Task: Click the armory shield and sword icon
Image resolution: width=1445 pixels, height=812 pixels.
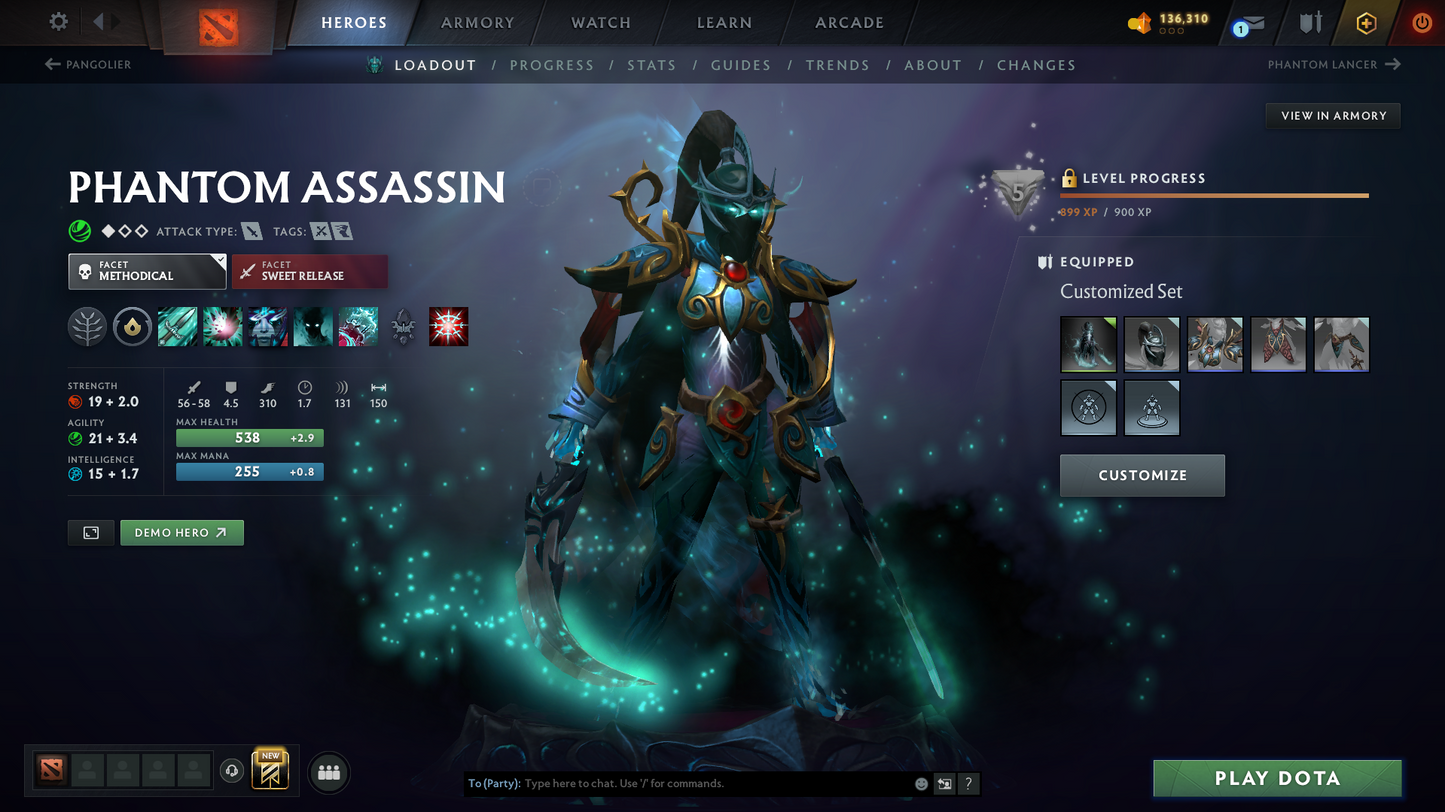Action: pos(1311,23)
